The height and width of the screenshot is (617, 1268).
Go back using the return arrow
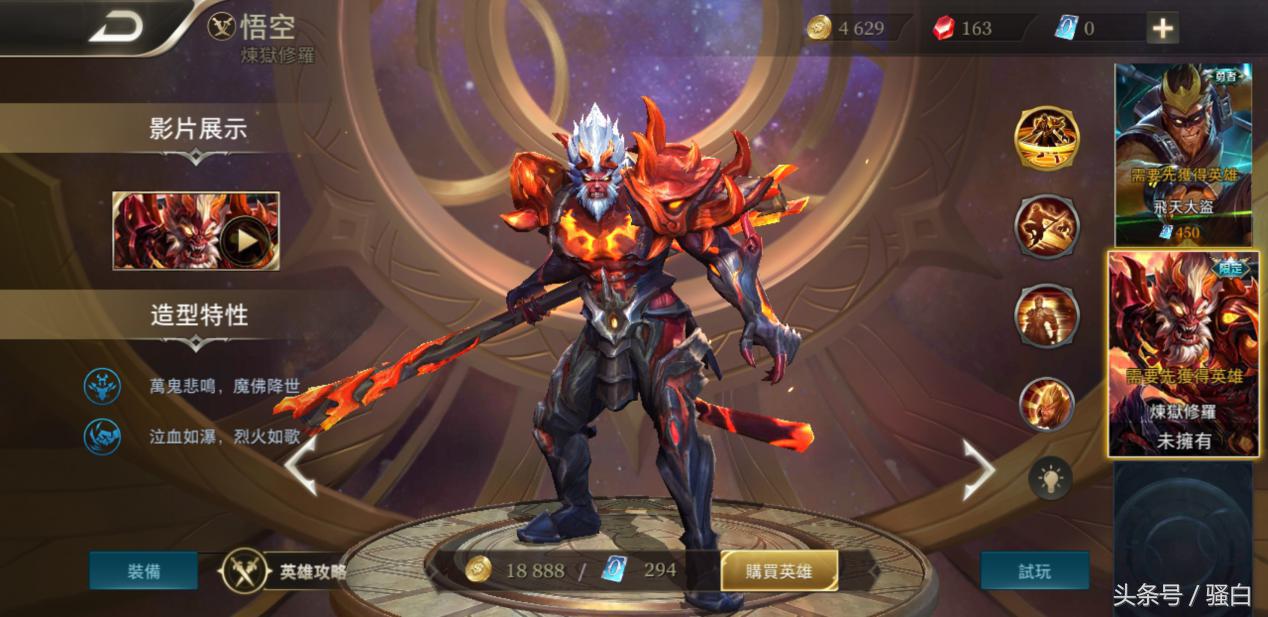click(117, 27)
